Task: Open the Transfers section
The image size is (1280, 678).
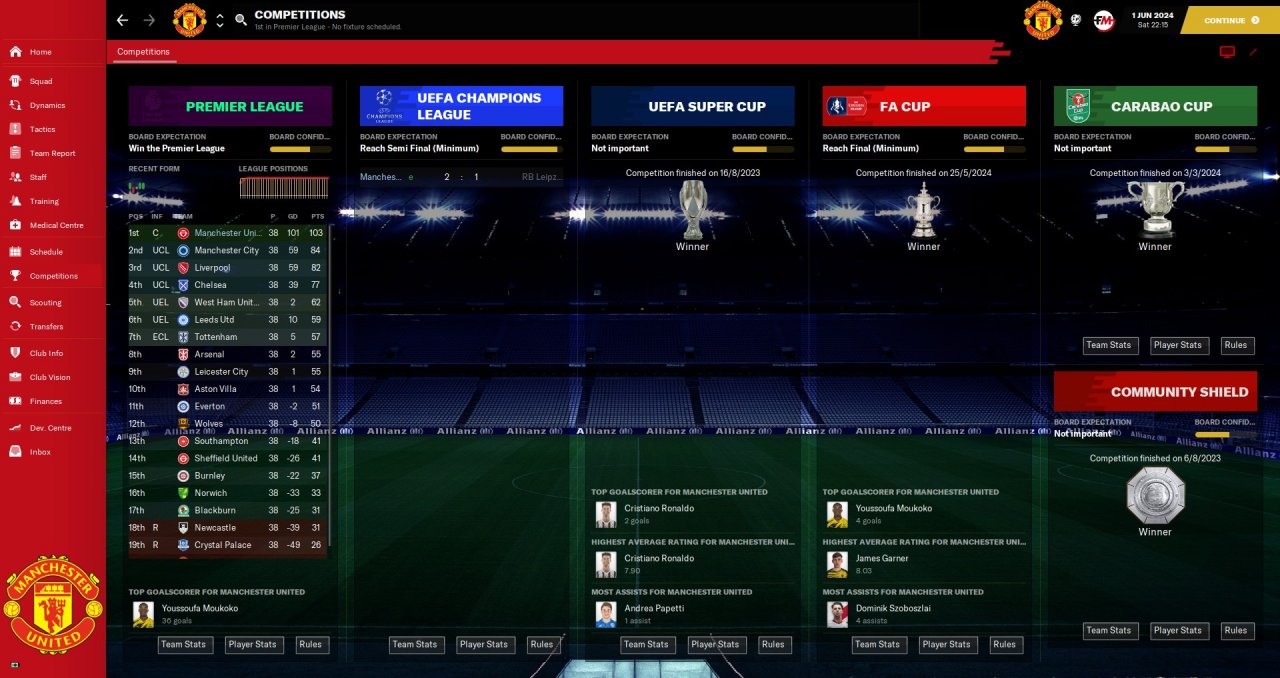Action: click(x=46, y=326)
